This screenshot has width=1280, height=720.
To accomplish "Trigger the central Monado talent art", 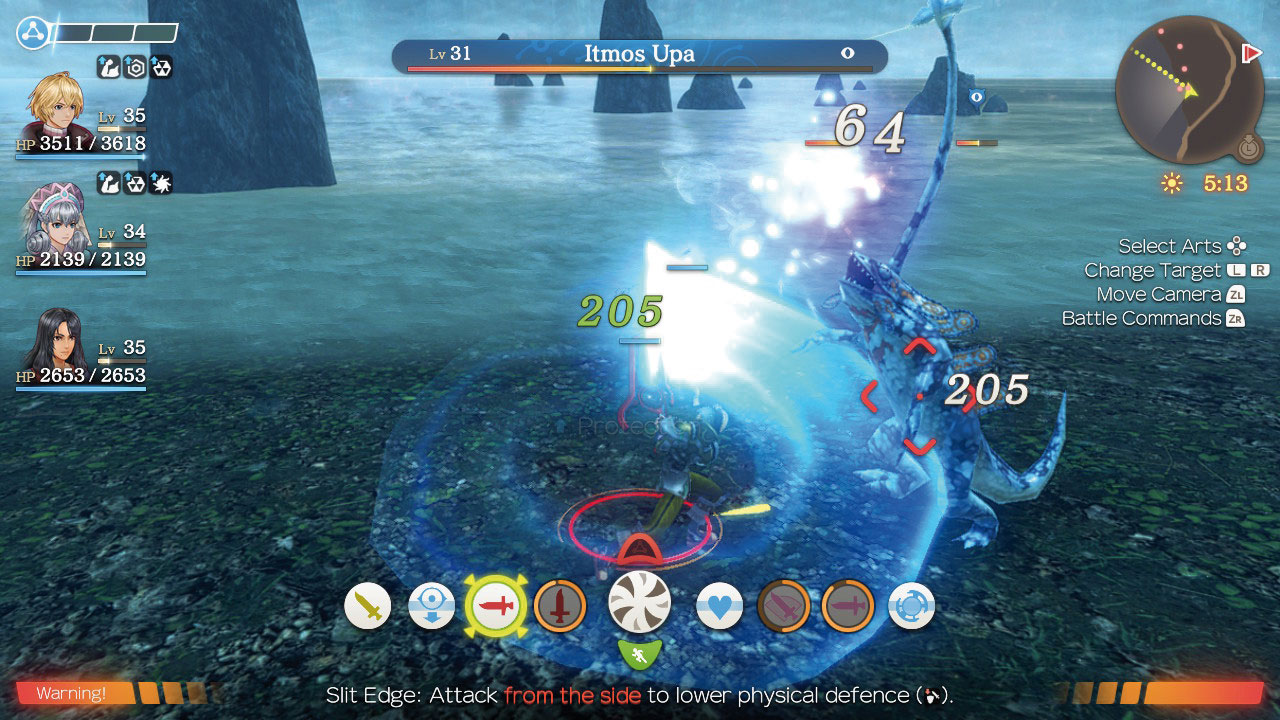I will pyautogui.click(x=640, y=603).
